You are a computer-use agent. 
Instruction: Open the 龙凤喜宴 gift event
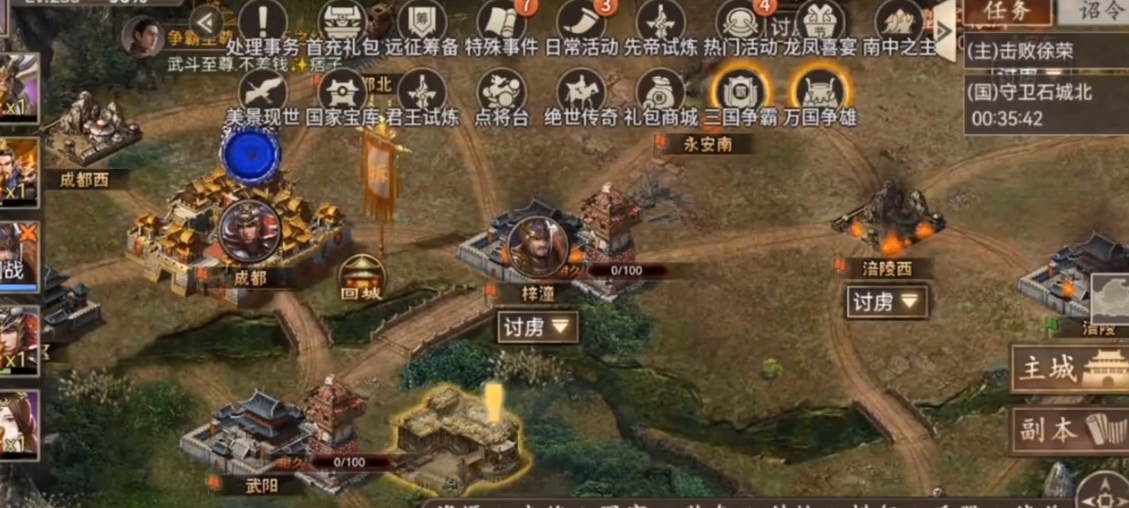point(819,23)
